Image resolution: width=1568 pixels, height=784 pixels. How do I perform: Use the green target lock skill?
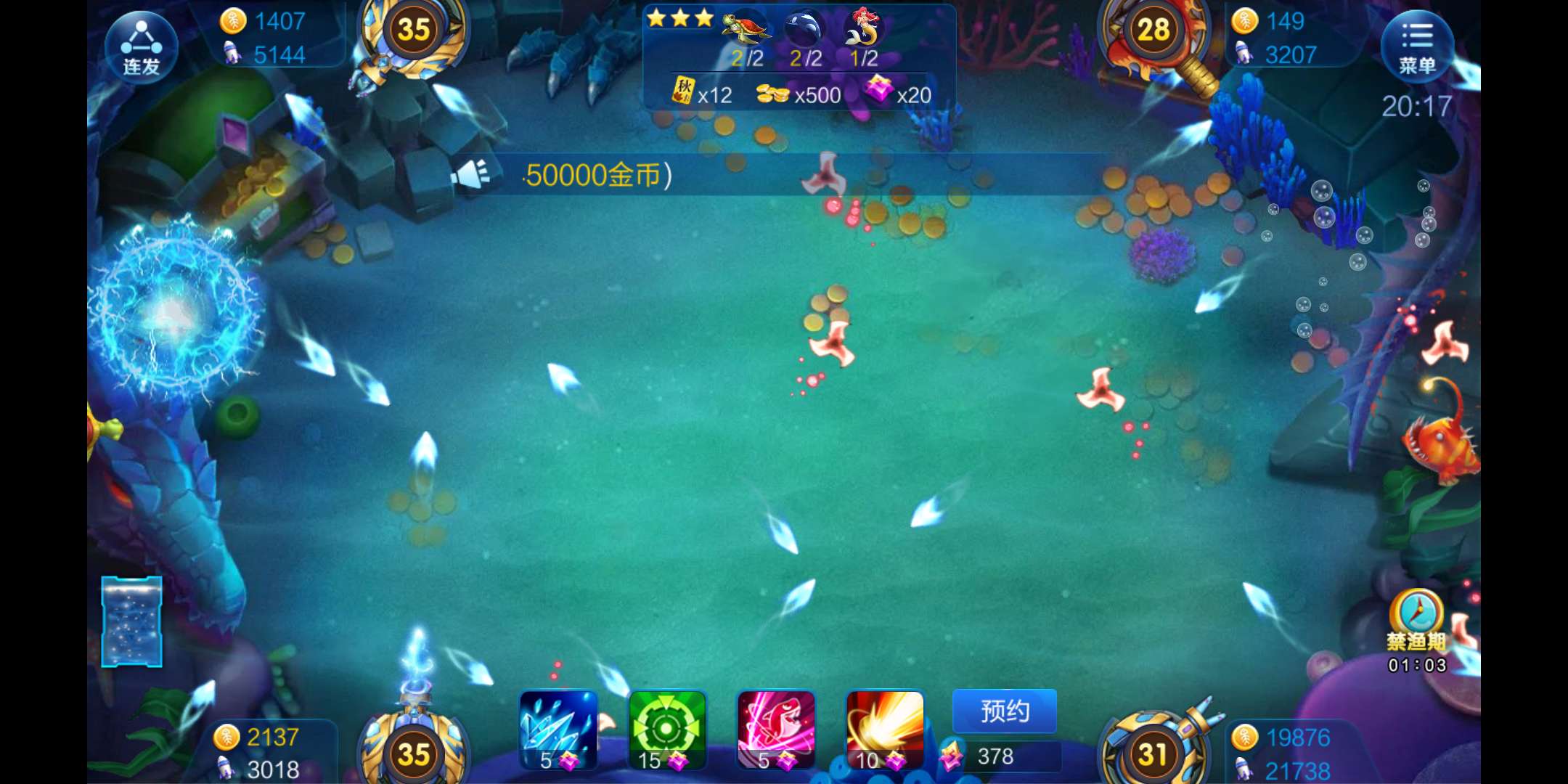(x=666, y=730)
